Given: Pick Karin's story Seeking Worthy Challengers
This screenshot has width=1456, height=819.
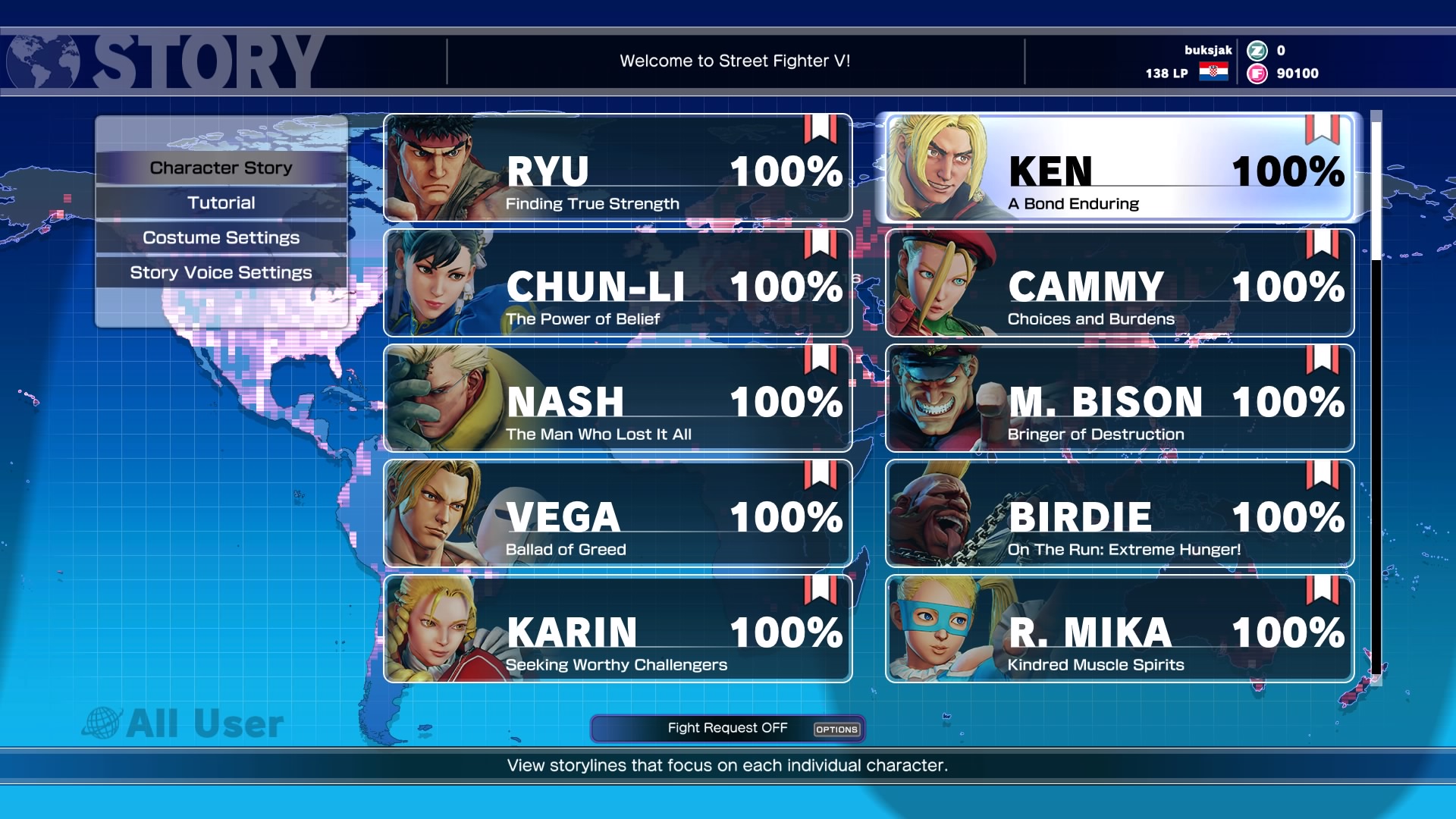Looking at the screenshot, I should [617, 629].
